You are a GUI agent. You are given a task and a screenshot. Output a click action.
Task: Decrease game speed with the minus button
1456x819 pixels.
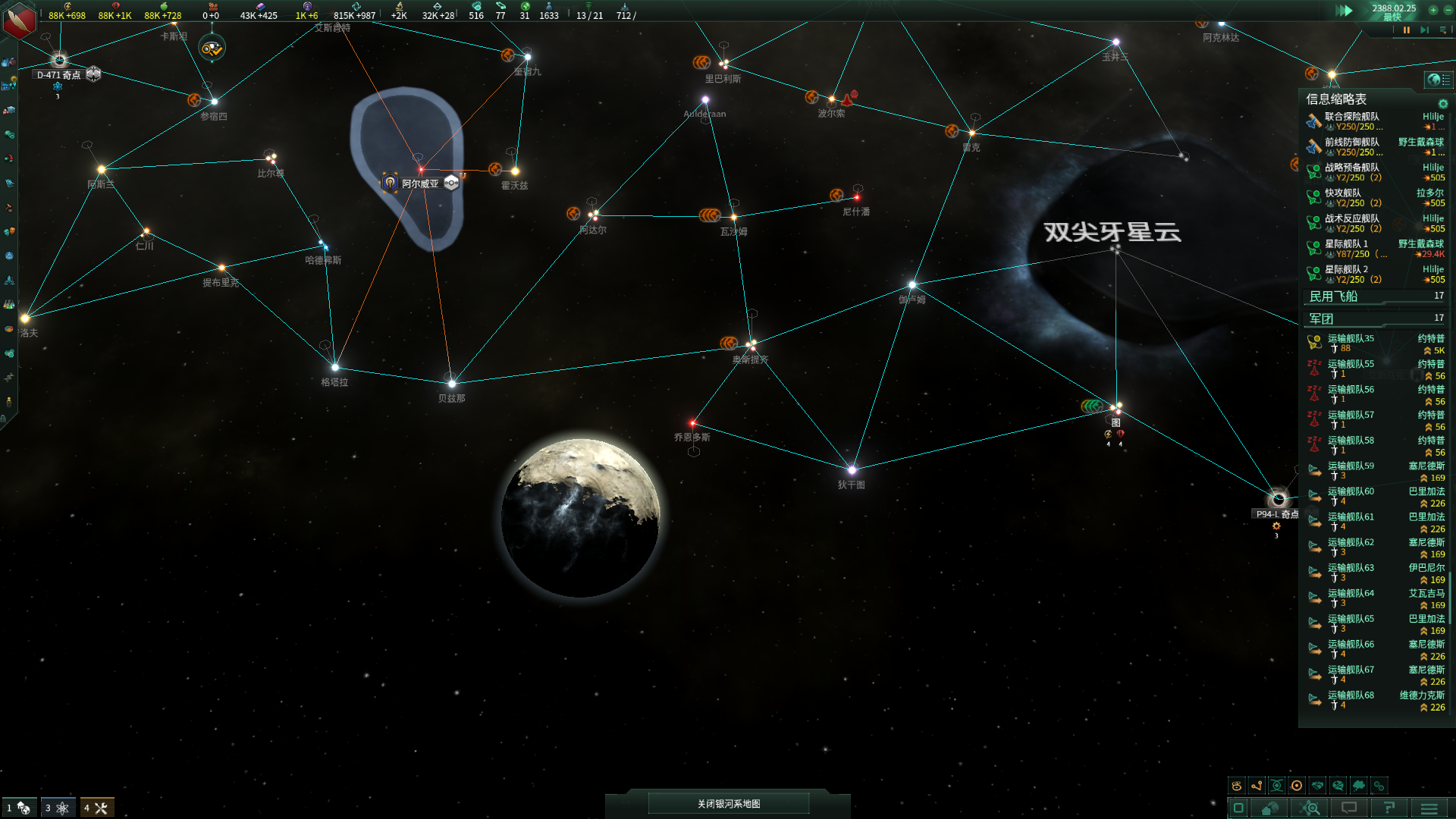click(x=1448, y=10)
